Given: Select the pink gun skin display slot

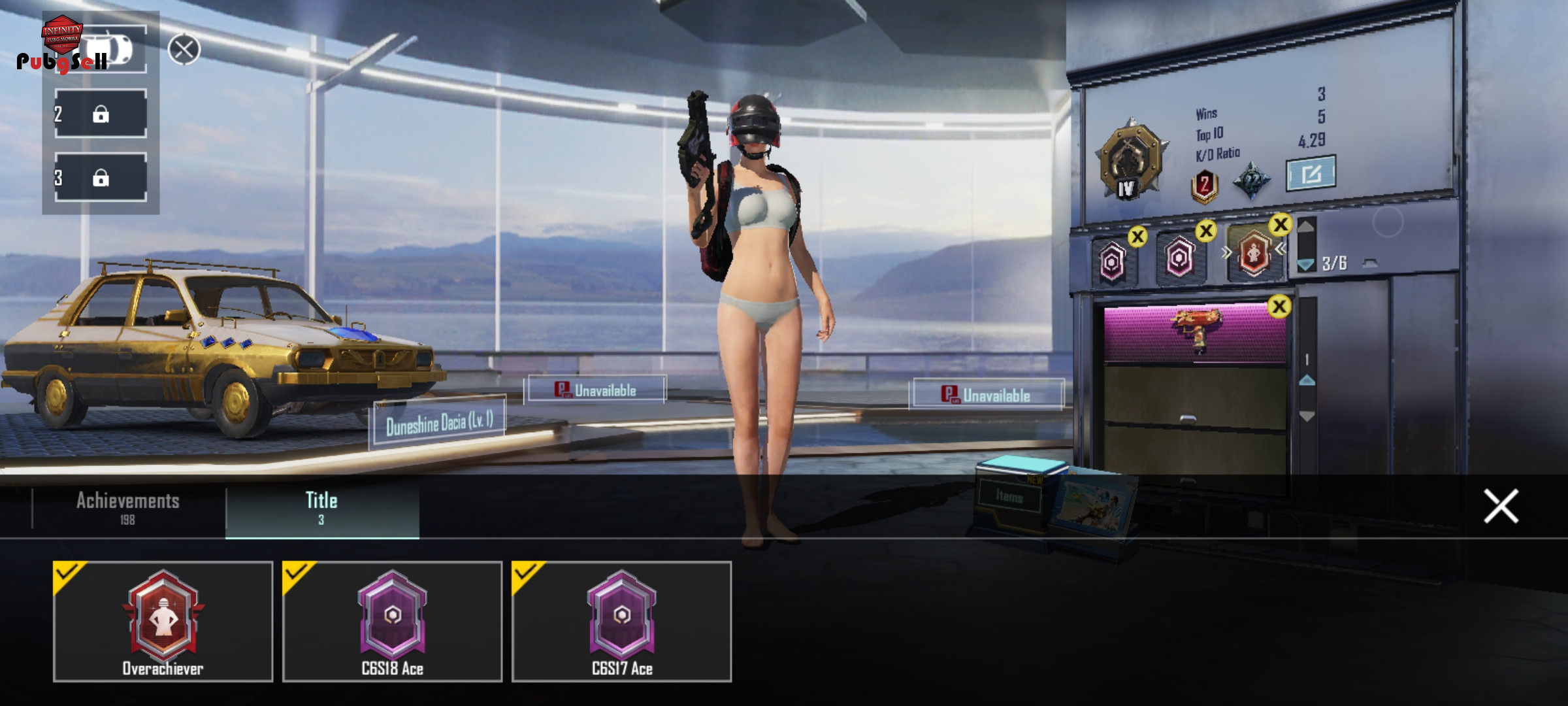Looking at the screenshot, I should (x=1194, y=332).
